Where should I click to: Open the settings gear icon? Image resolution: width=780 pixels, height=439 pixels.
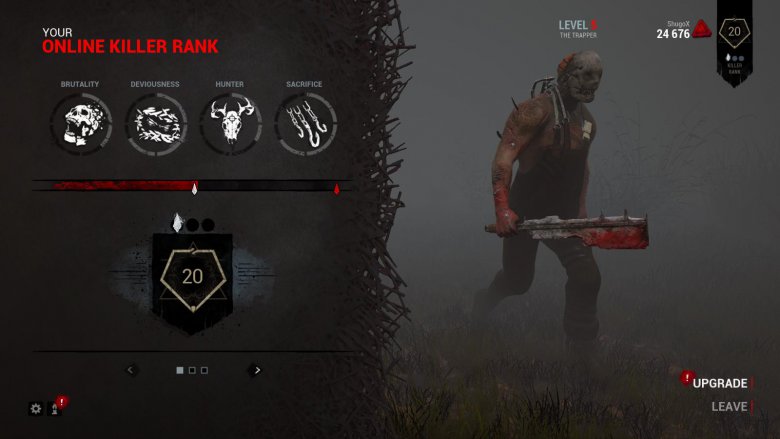coord(36,408)
